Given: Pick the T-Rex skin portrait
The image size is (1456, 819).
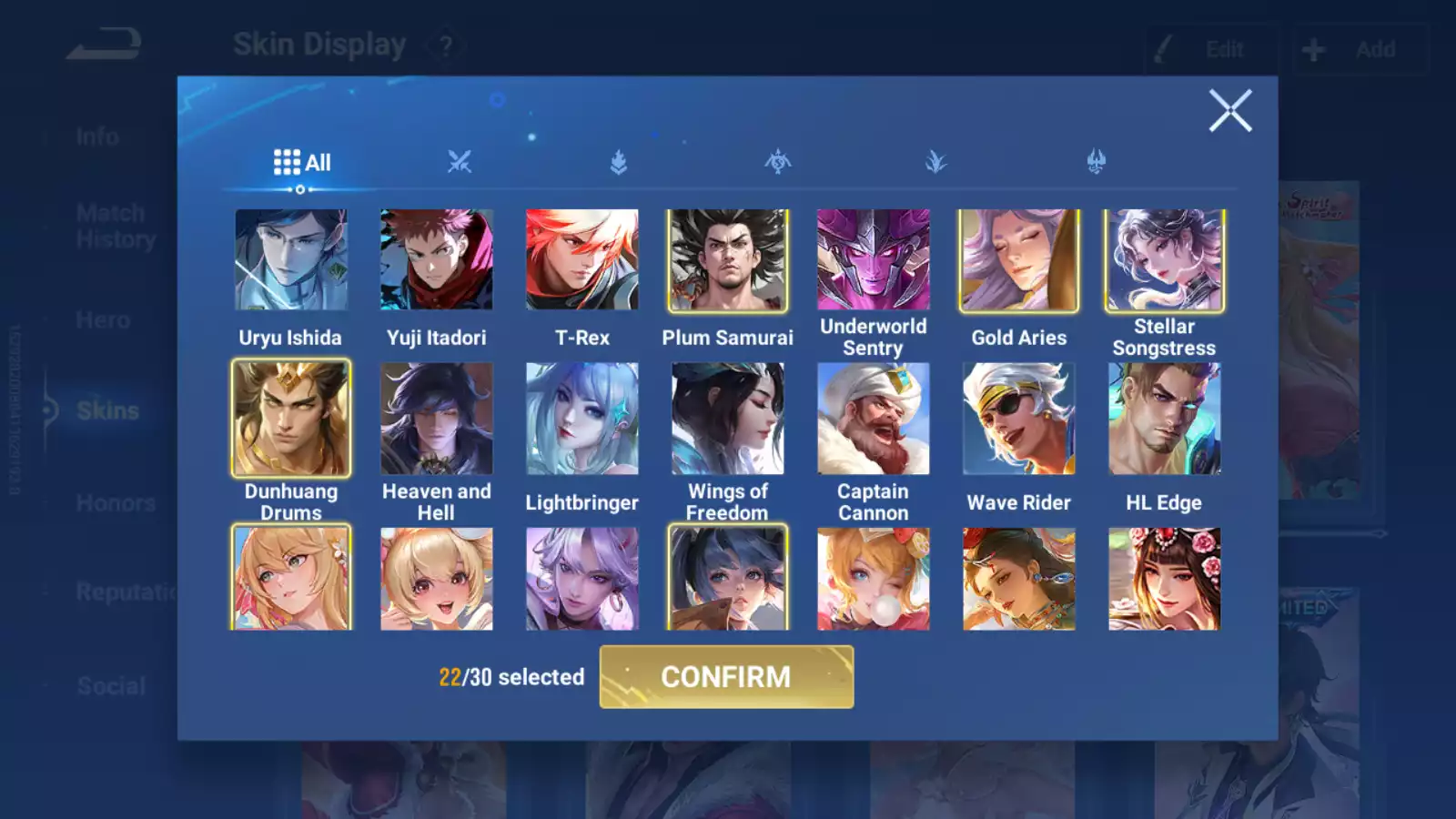Looking at the screenshot, I should pos(582,260).
